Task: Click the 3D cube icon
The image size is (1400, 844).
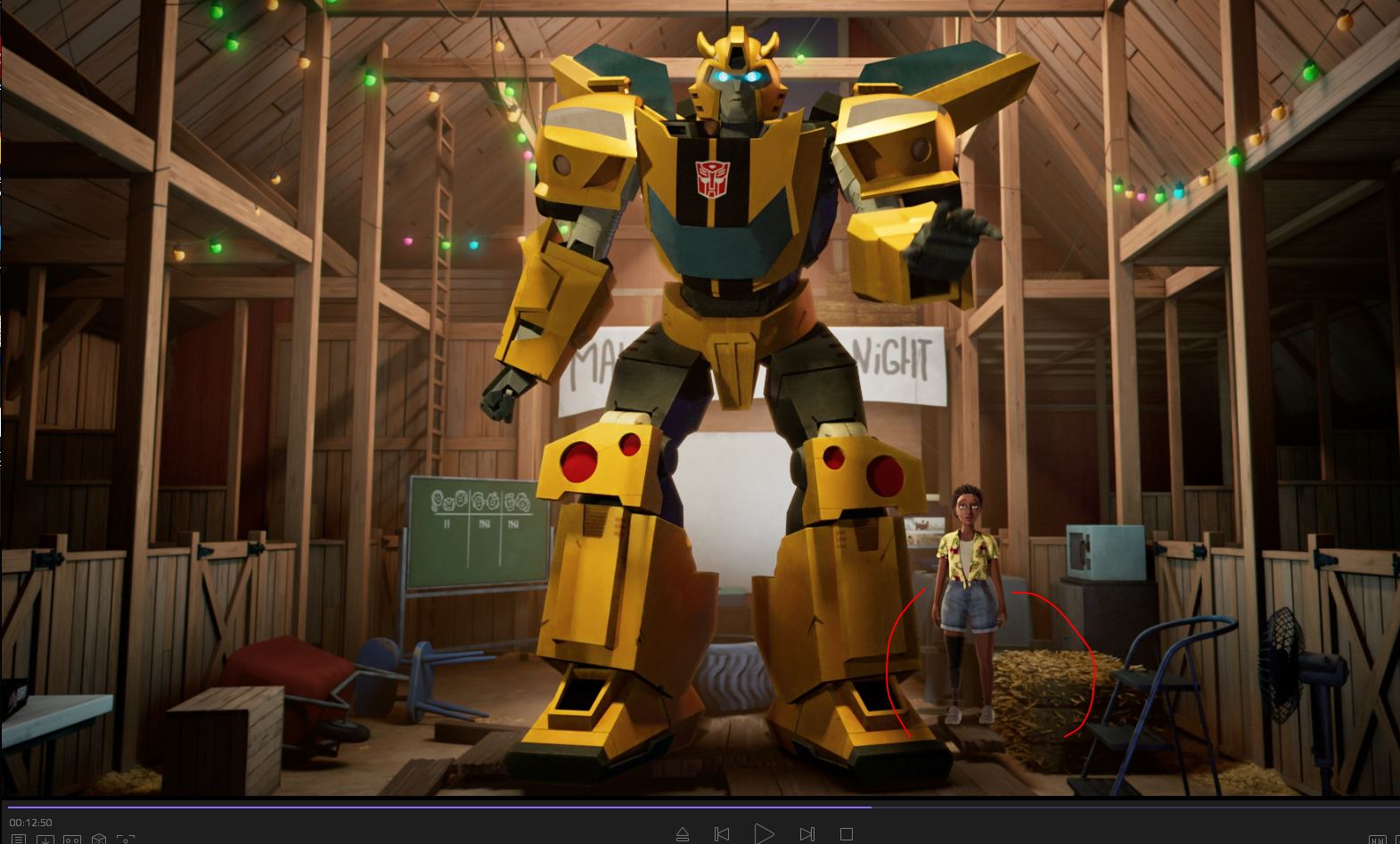Action: [99, 840]
